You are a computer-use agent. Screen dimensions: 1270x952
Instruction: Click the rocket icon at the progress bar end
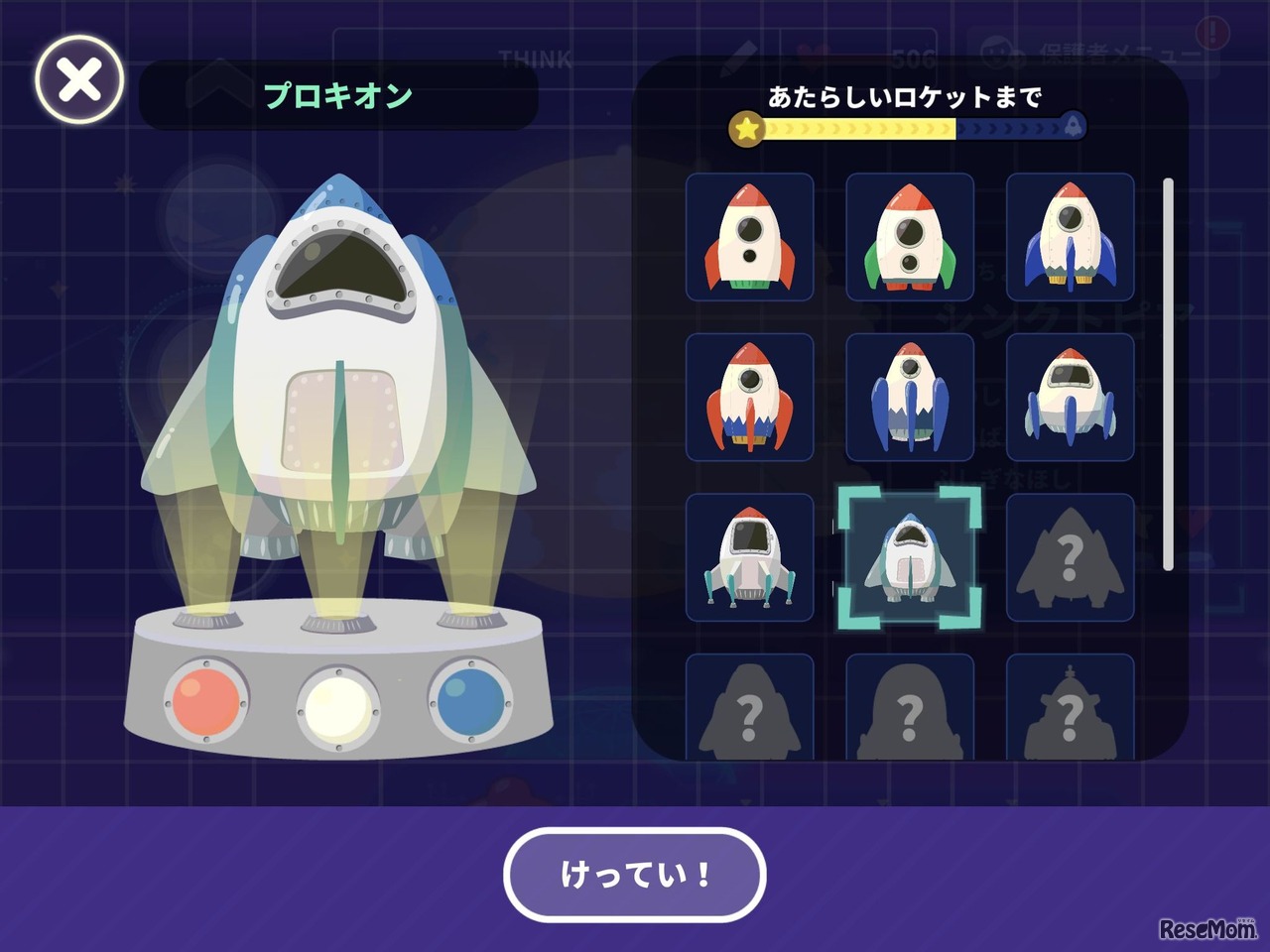click(1075, 126)
